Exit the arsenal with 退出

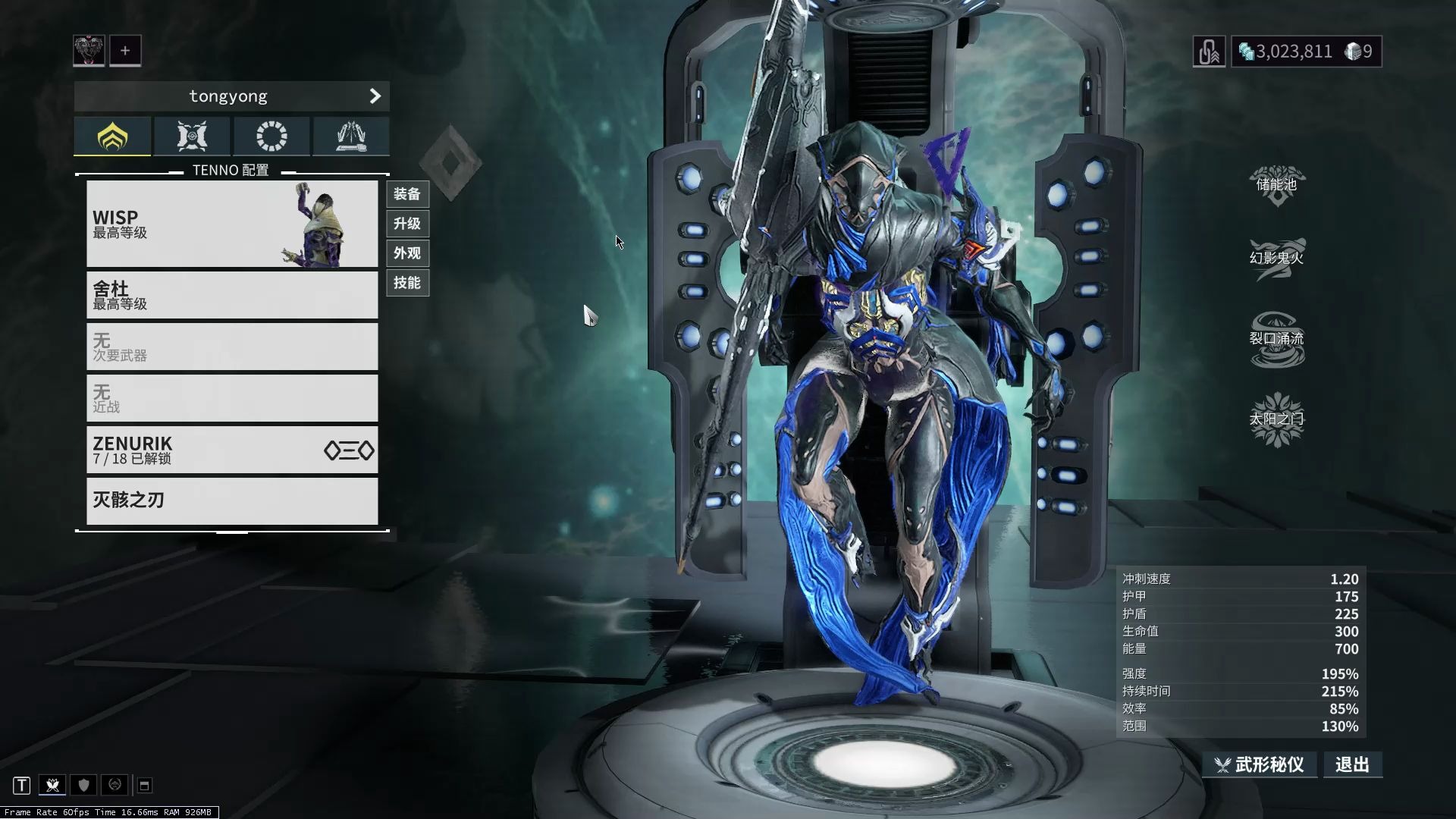pos(1352,764)
